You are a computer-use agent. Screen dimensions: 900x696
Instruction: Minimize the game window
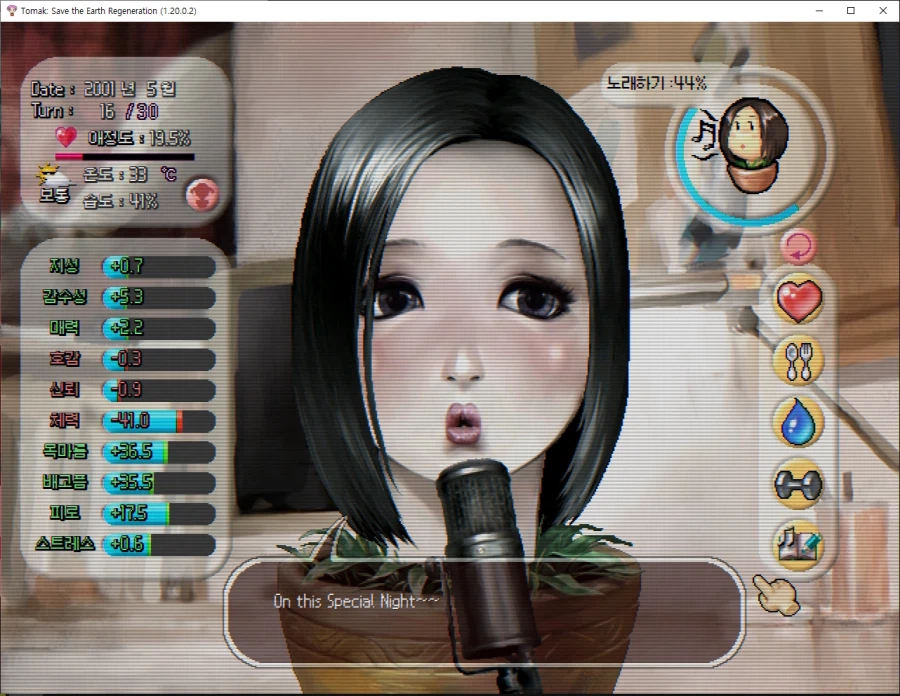pos(820,10)
